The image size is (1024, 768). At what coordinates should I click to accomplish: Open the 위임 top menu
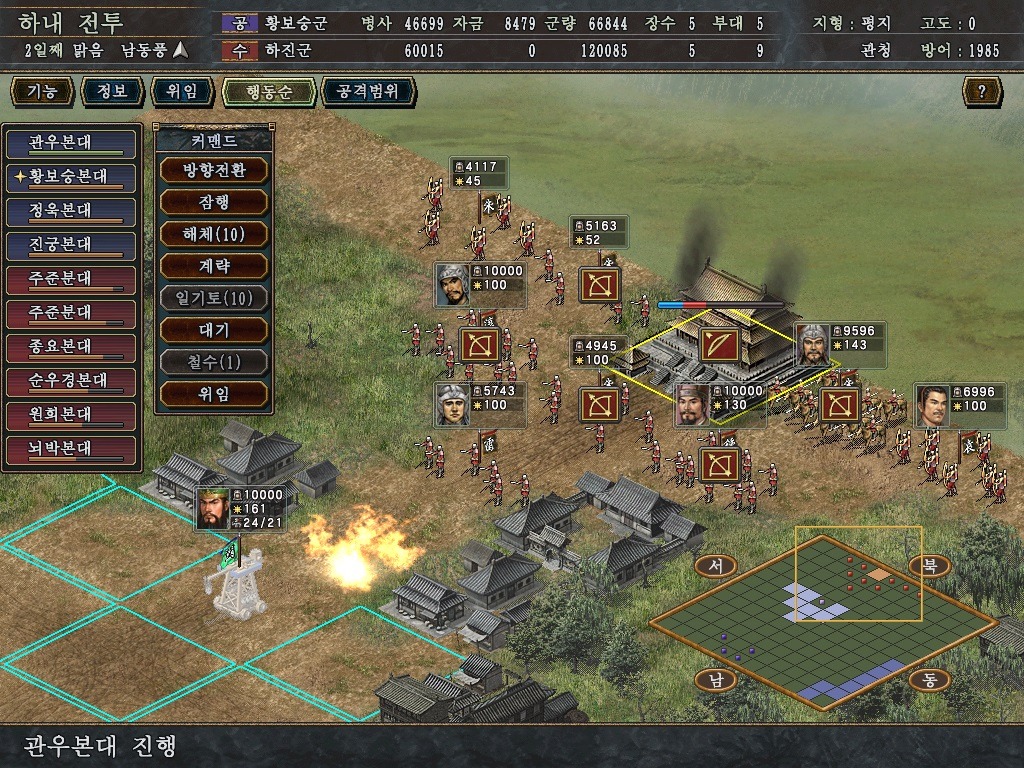coord(182,92)
